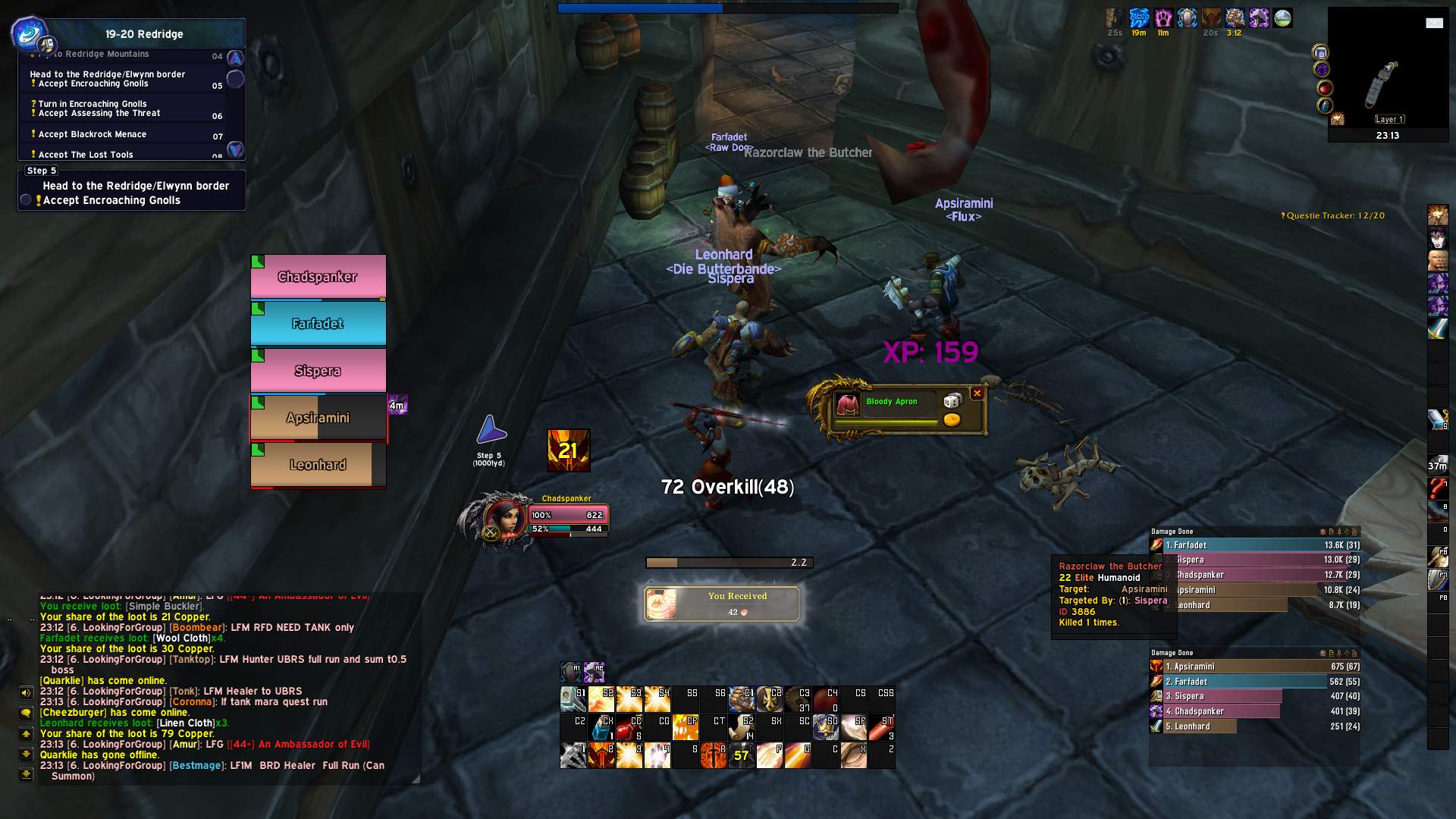Viewport: 1456px width, 819px height.
Task: Use the blue mana potion slot
Action: pos(601,727)
